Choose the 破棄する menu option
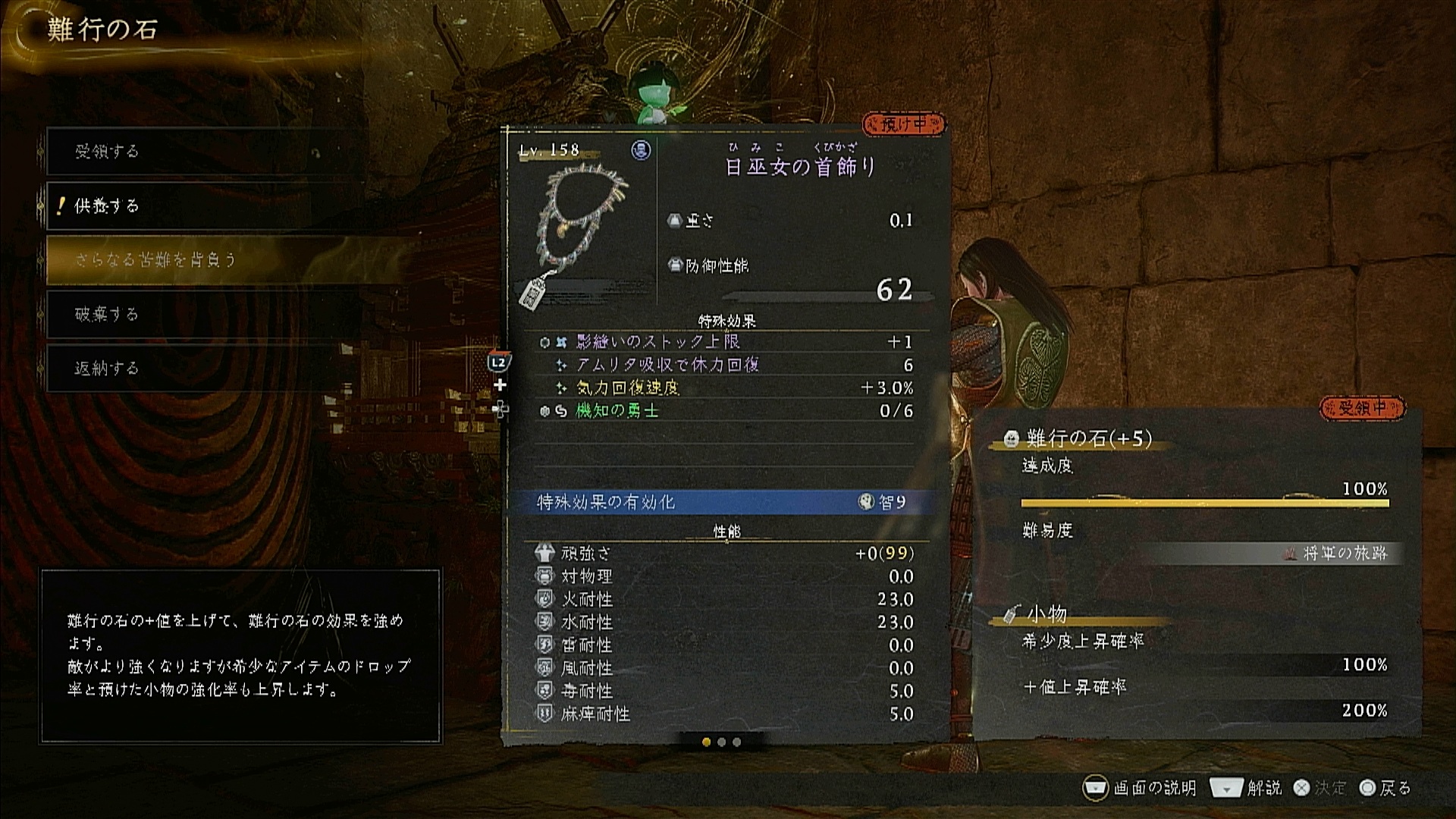Viewport: 1456px width, 819px height. click(x=199, y=314)
